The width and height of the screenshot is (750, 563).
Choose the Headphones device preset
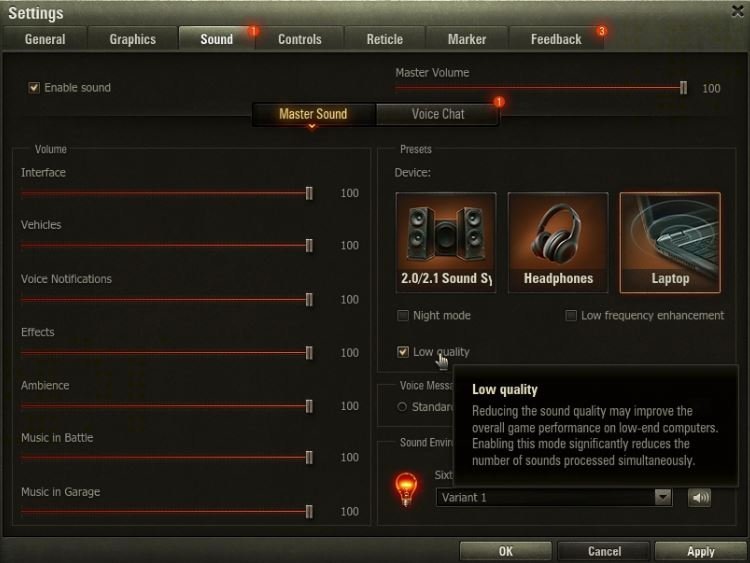click(x=558, y=242)
